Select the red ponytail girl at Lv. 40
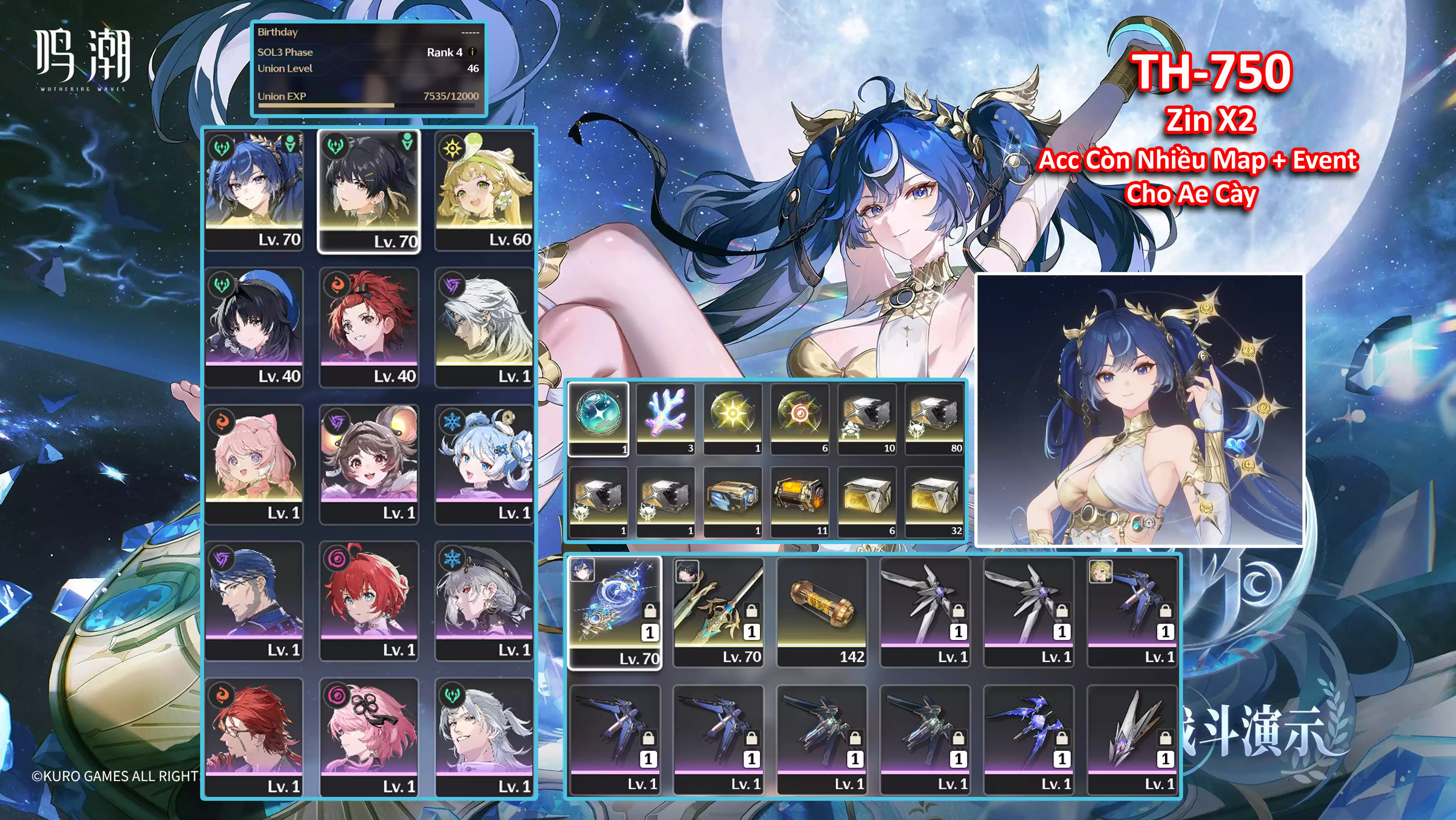This screenshot has height=820, width=1456. click(x=369, y=327)
